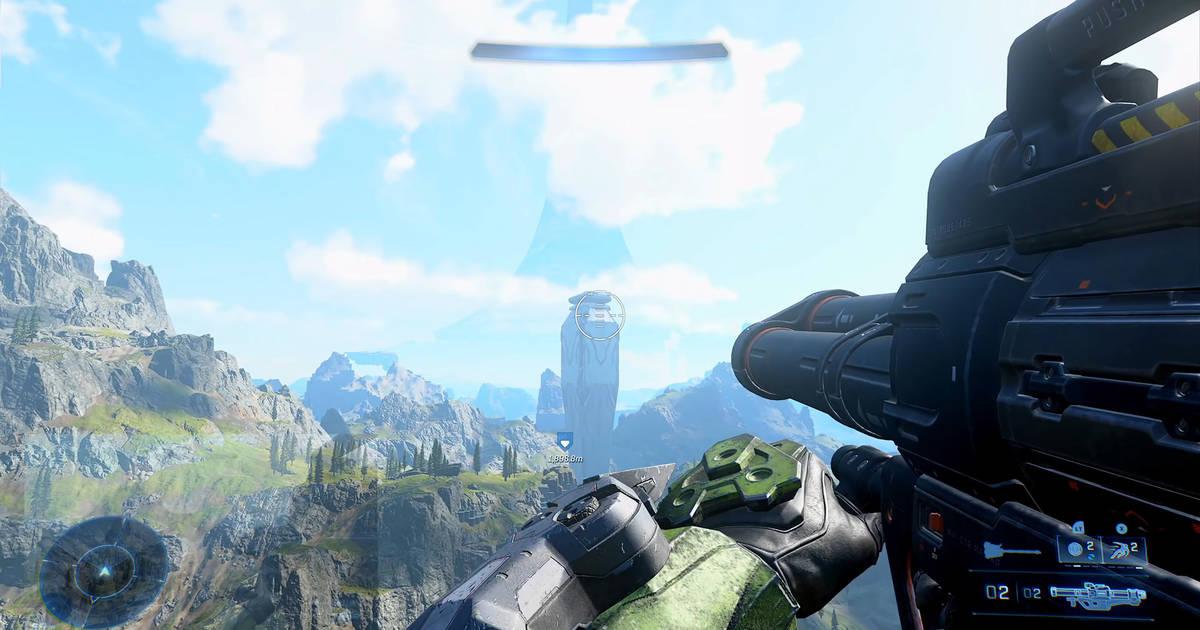
Task: Click the blue objective waypoint marker
Action: pos(565,439)
